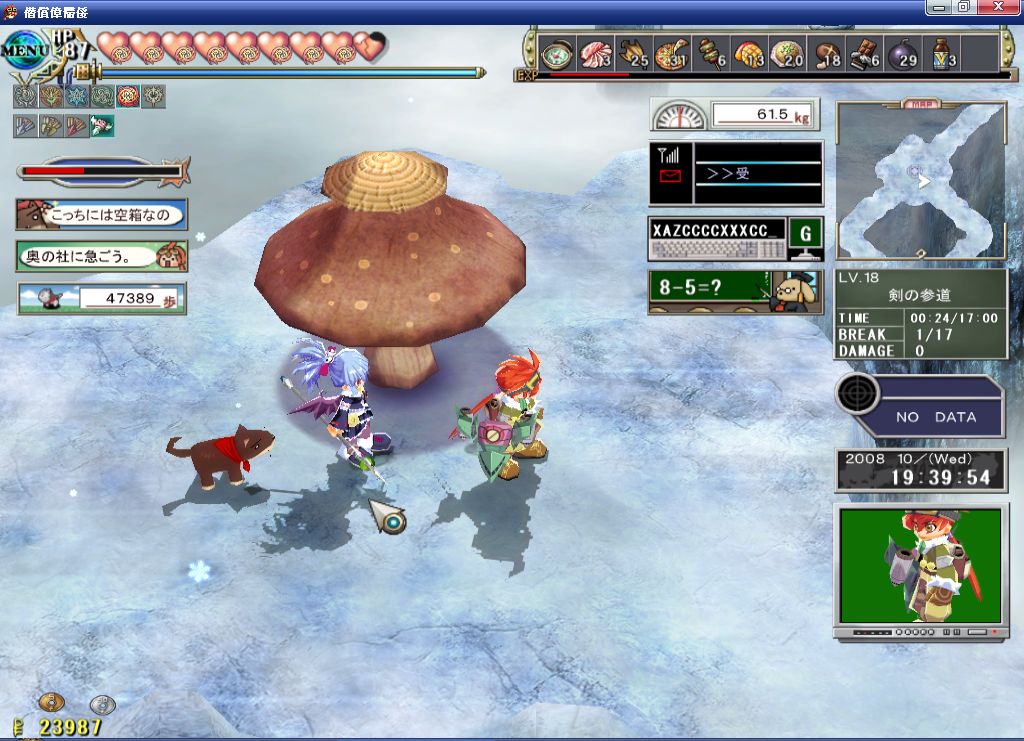This screenshot has height=741, width=1024.
Task: Click the dog's speech message panel
Action: 101,214
